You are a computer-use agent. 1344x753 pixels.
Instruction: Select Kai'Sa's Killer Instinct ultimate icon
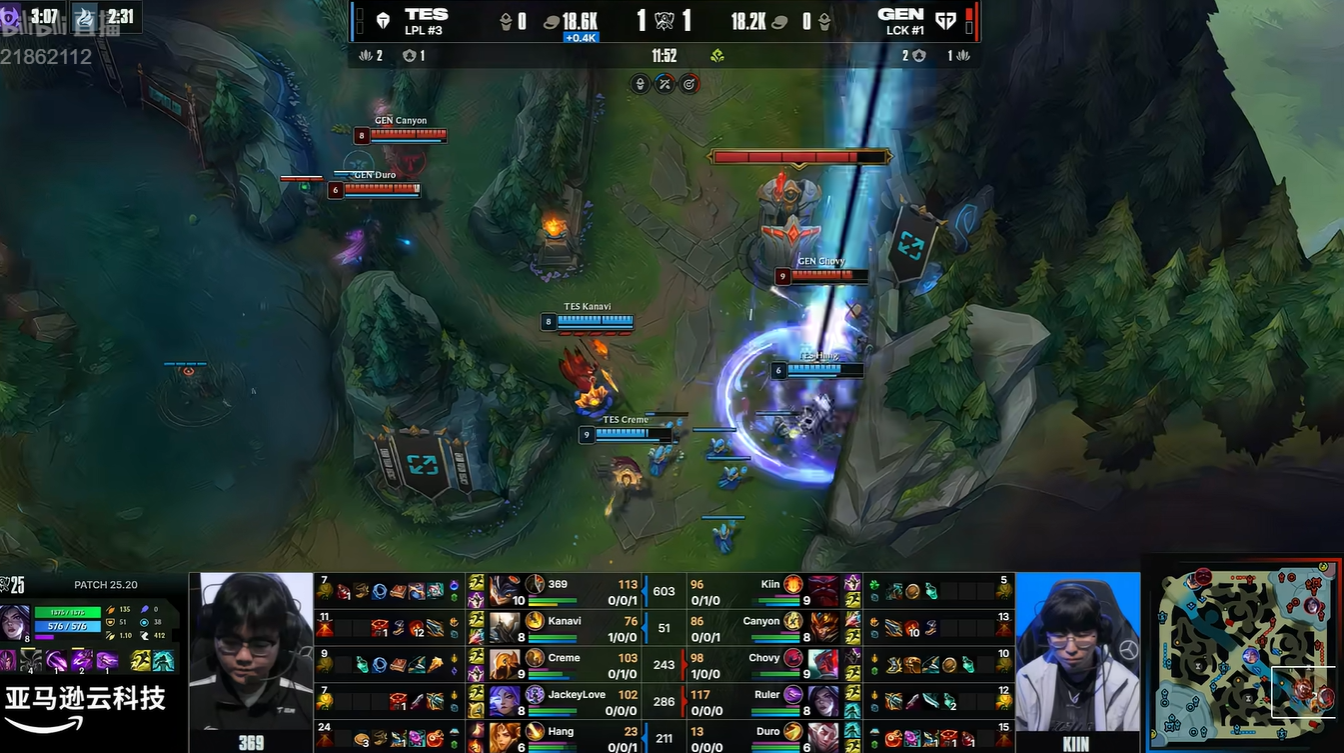tap(107, 661)
